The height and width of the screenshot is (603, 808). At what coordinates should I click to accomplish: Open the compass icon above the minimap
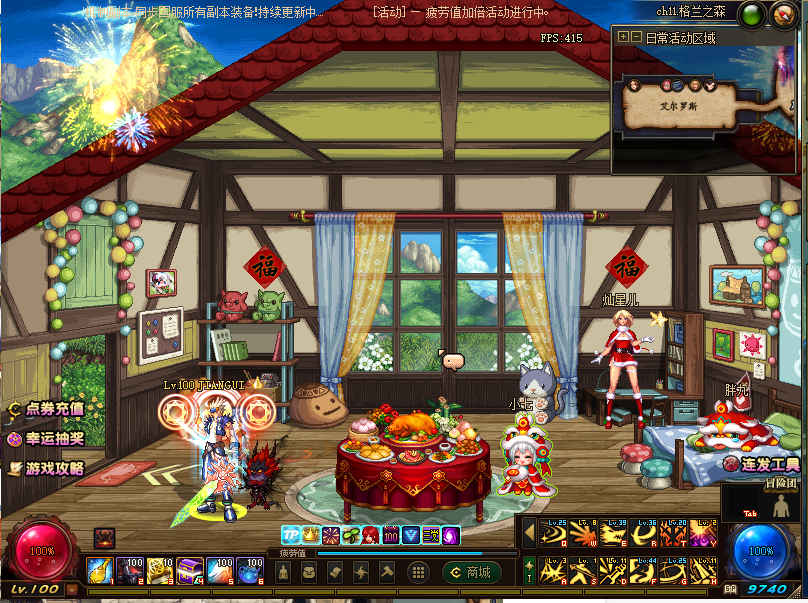[x=782, y=15]
